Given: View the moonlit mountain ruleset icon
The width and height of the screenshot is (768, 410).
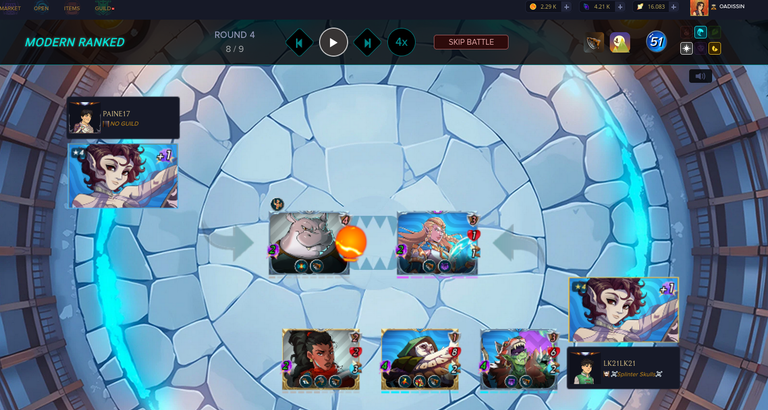Looking at the screenshot, I should [x=620, y=42].
